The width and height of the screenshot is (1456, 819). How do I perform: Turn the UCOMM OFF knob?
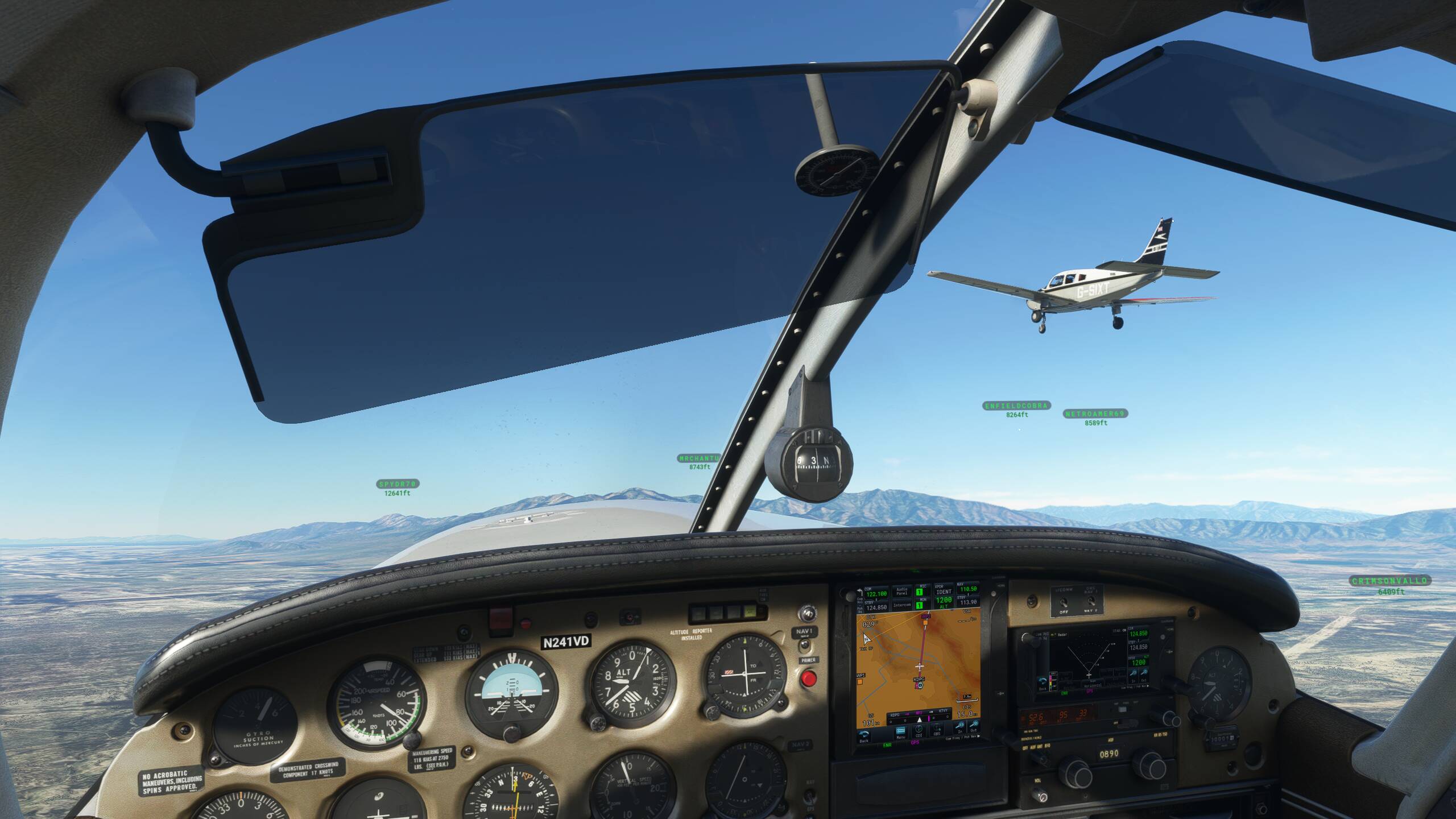point(1064,603)
